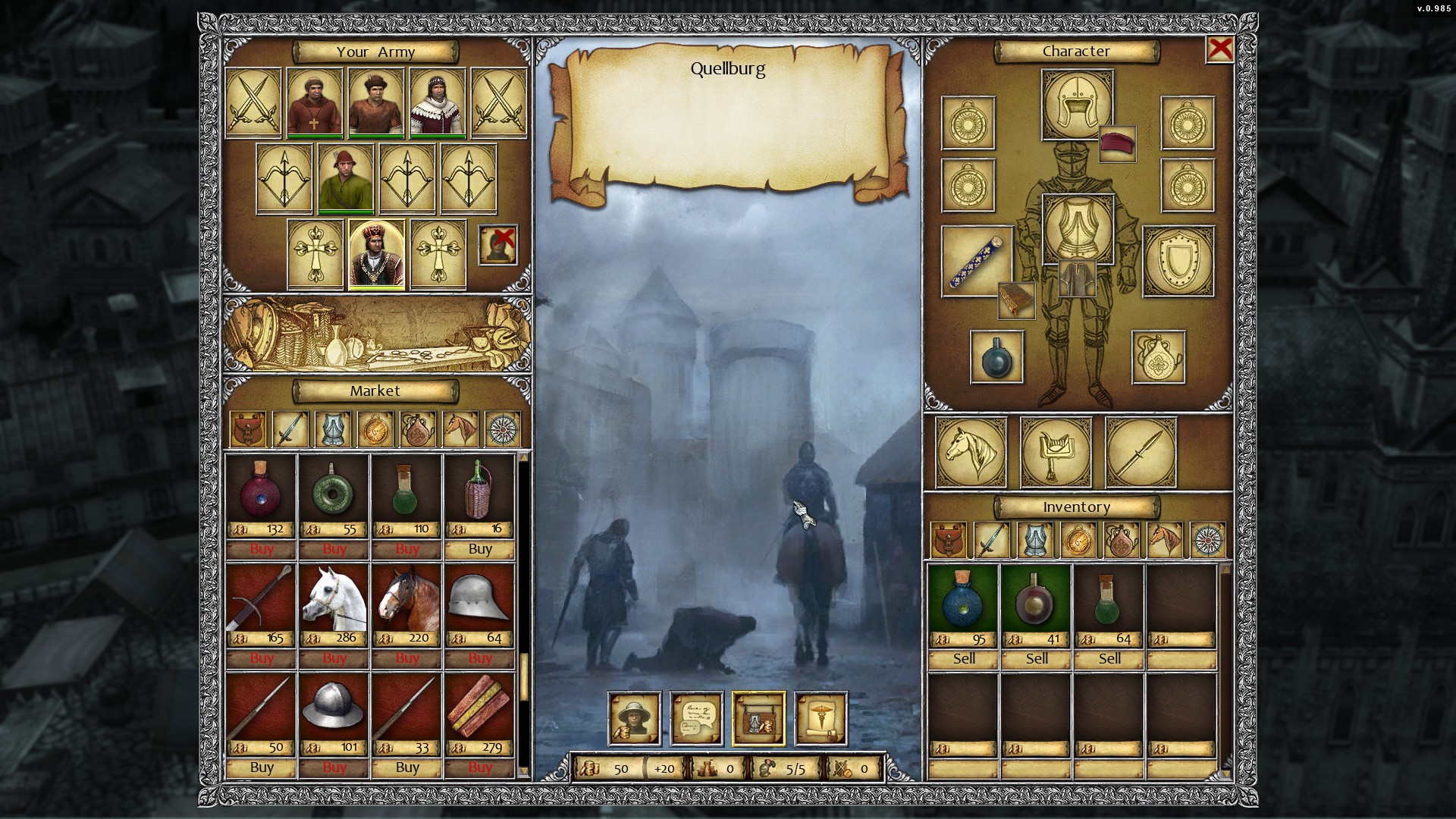Sell the blue potion for 95 gold
1456x819 pixels.
963,658
